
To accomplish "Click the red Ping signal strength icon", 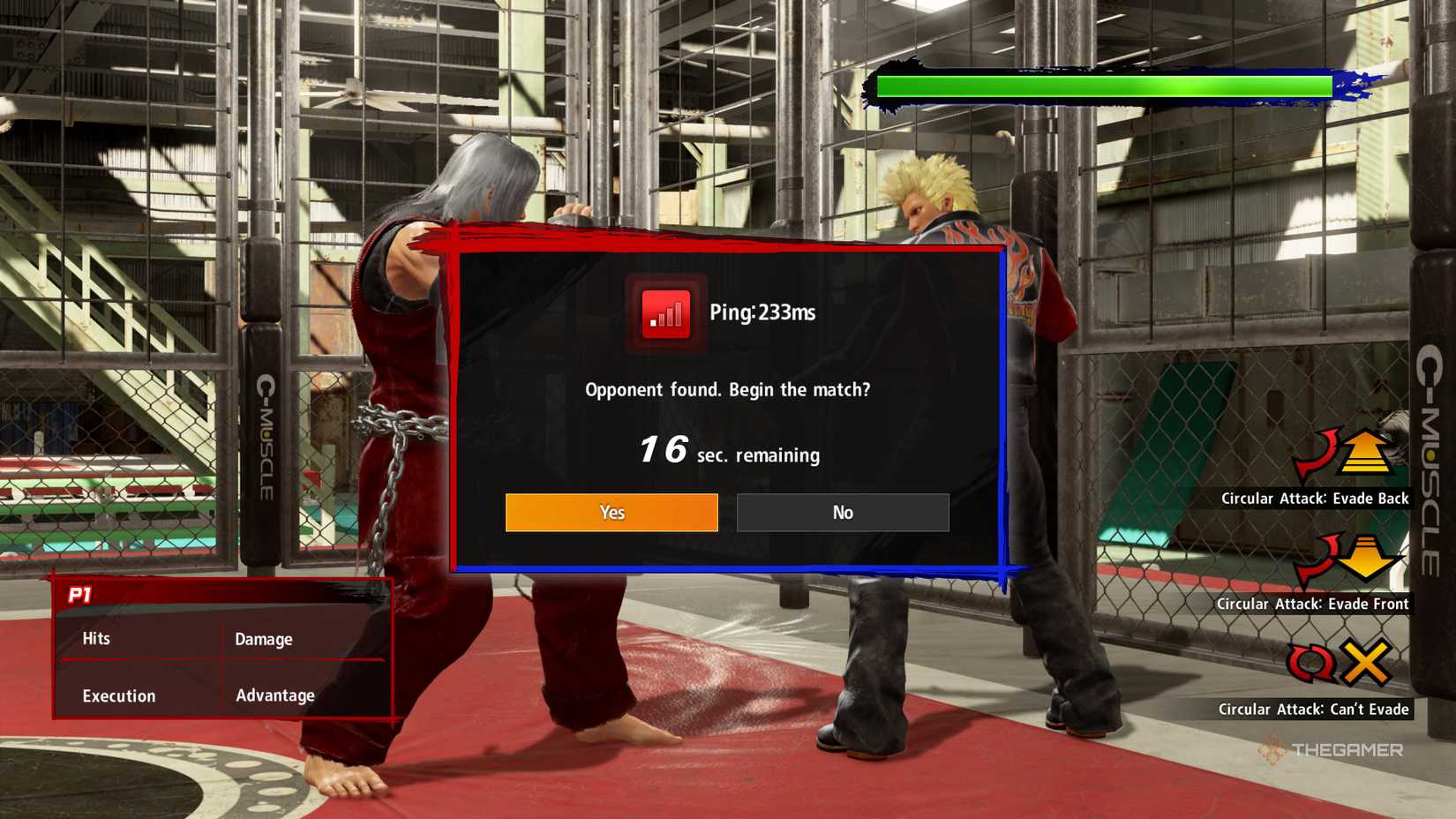I will 666,313.
